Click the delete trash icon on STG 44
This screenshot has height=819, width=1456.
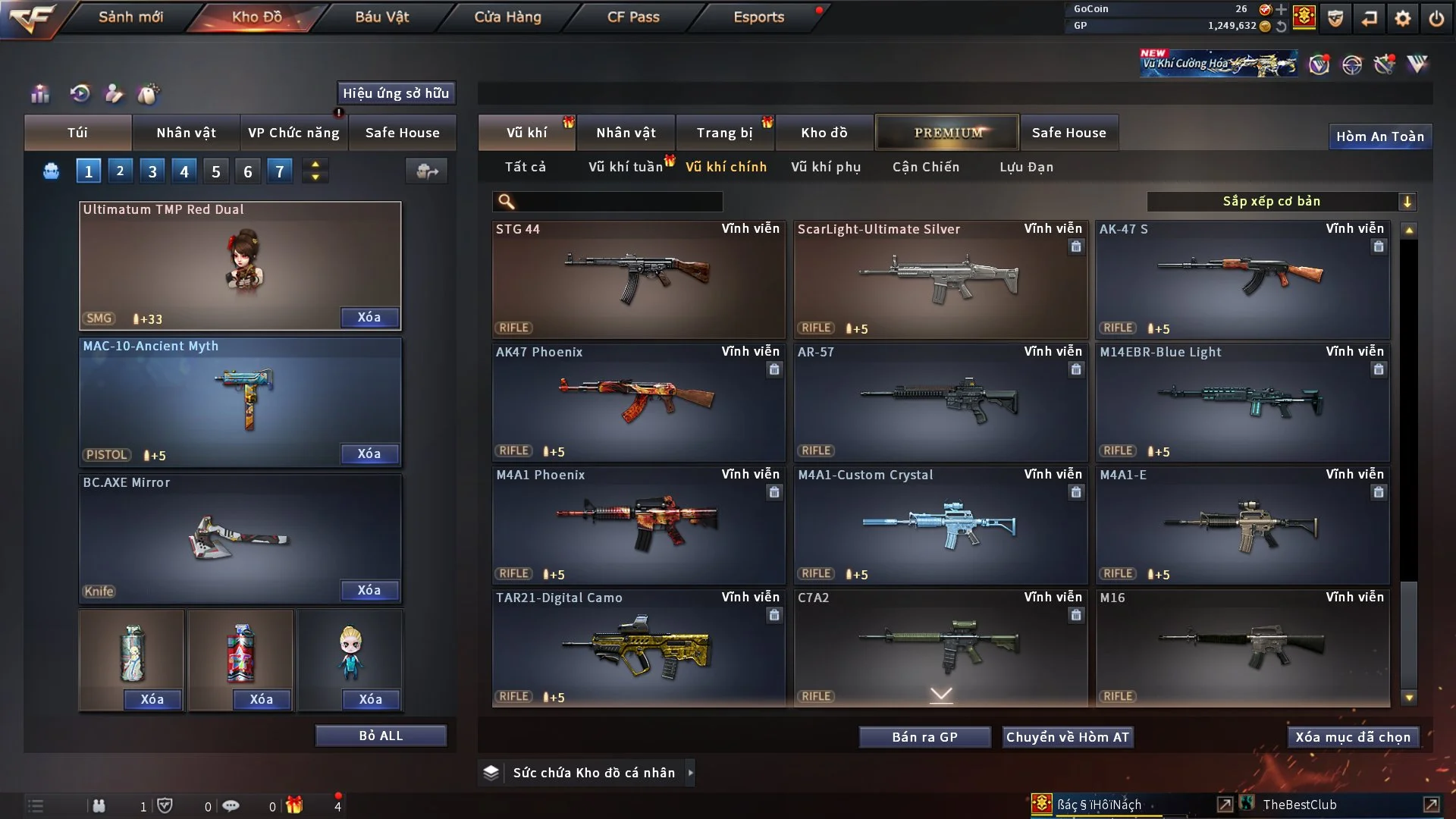coord(774,246)
